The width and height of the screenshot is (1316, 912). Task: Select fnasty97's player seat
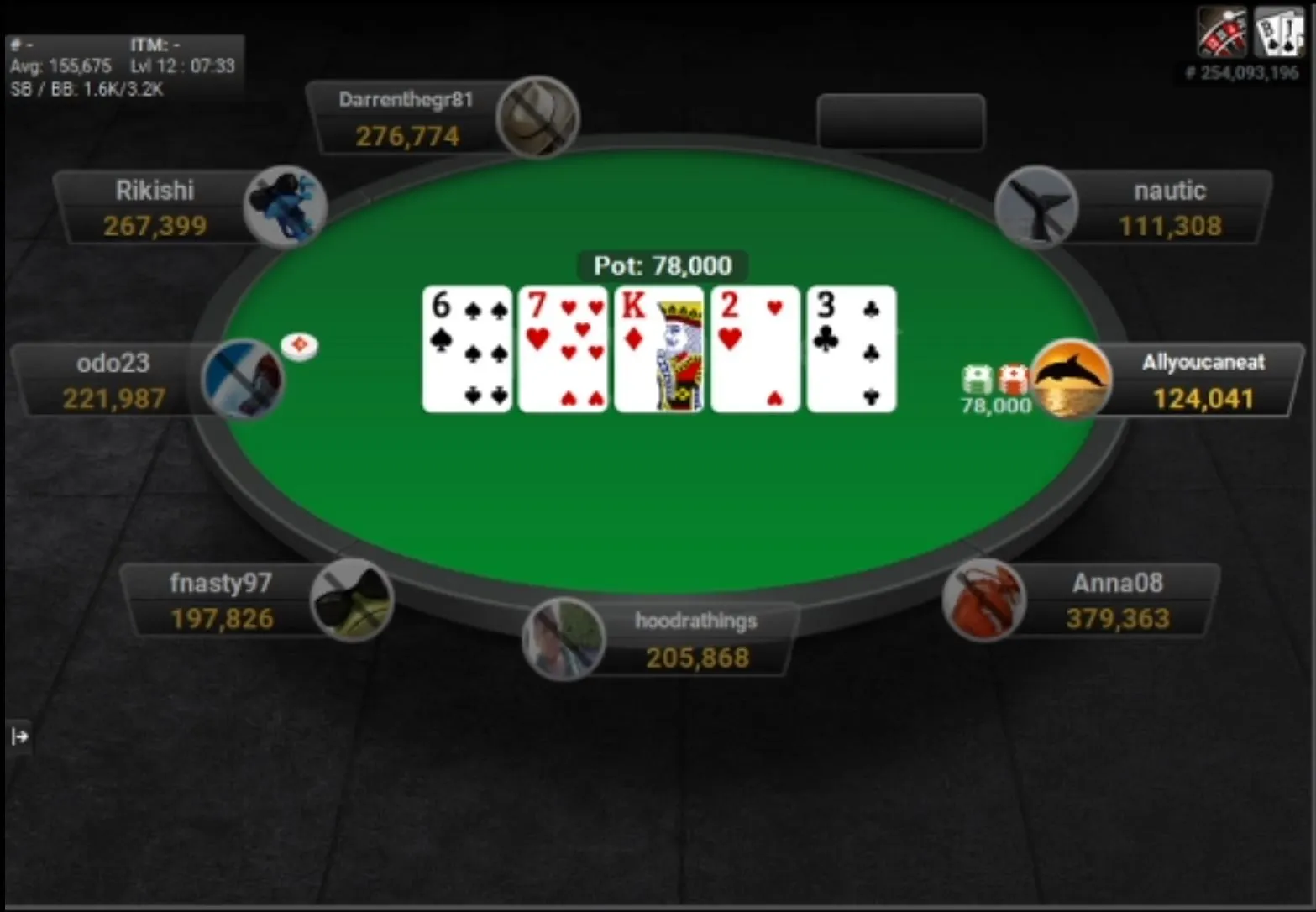tap(221, 601)
